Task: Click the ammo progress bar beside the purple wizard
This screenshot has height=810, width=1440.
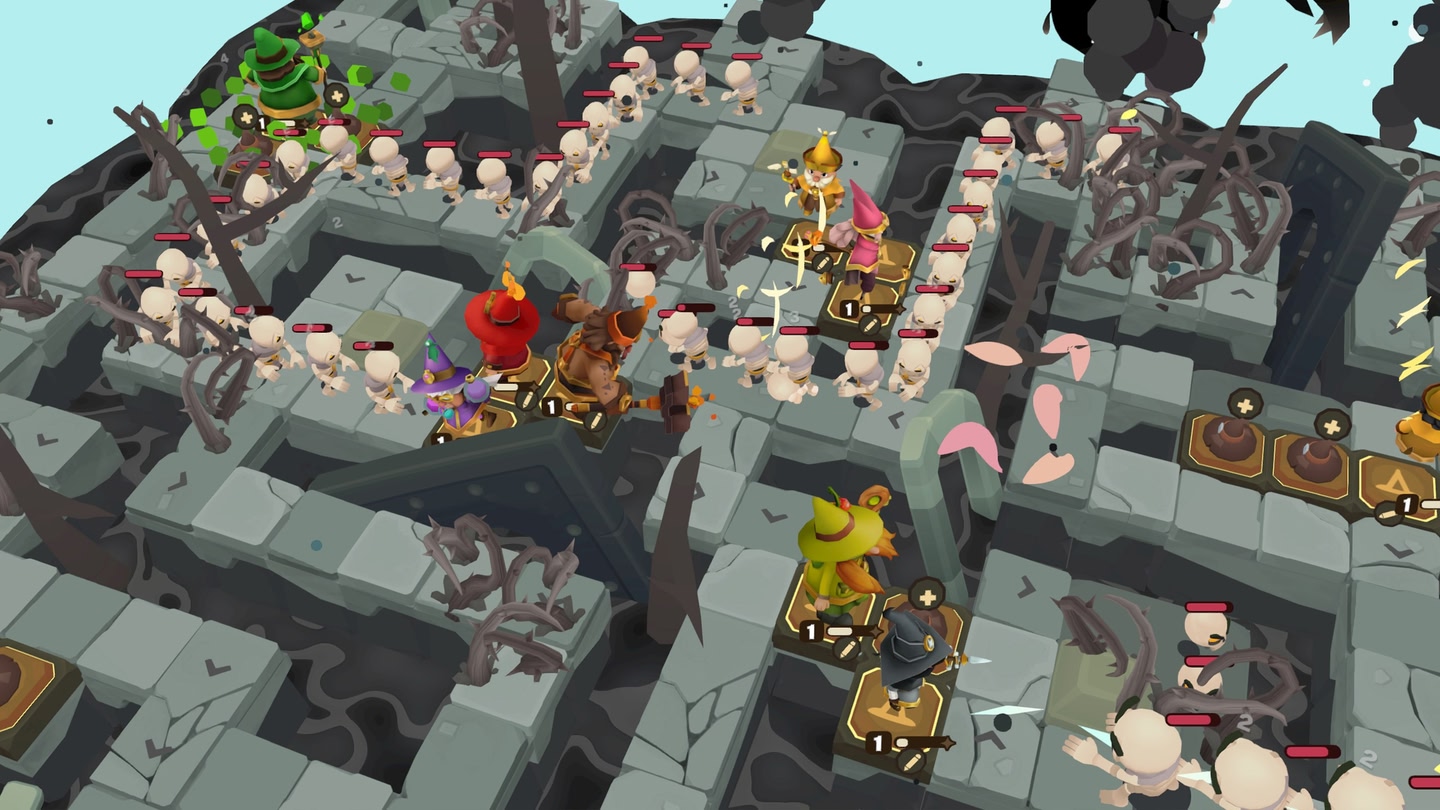Action: pyautogui.click(x=506, y=387)
